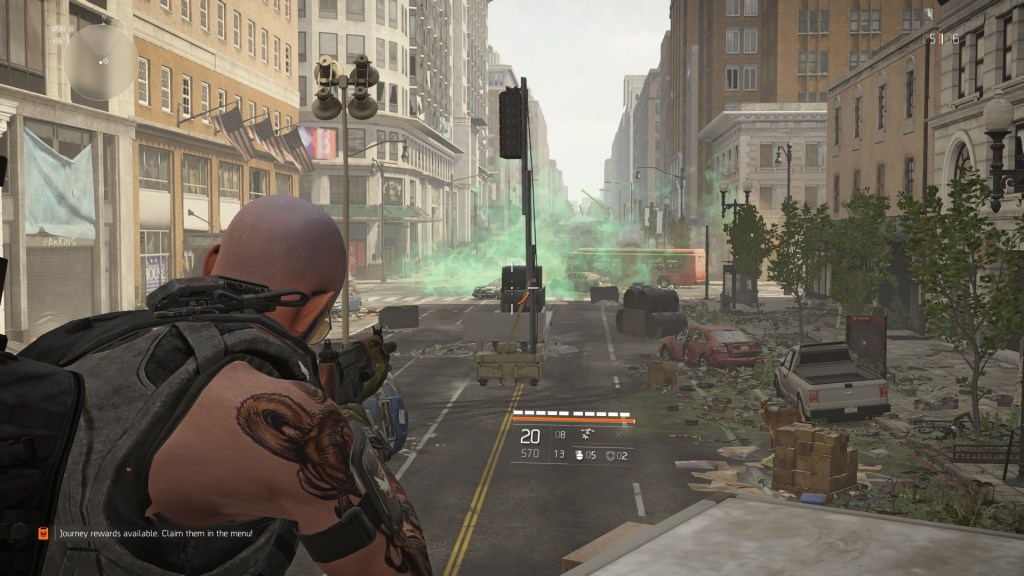The height and width of the screenshot is (576, 1024).
Task: Select the empty X skill slot
Action: click(x=619, y=435)
